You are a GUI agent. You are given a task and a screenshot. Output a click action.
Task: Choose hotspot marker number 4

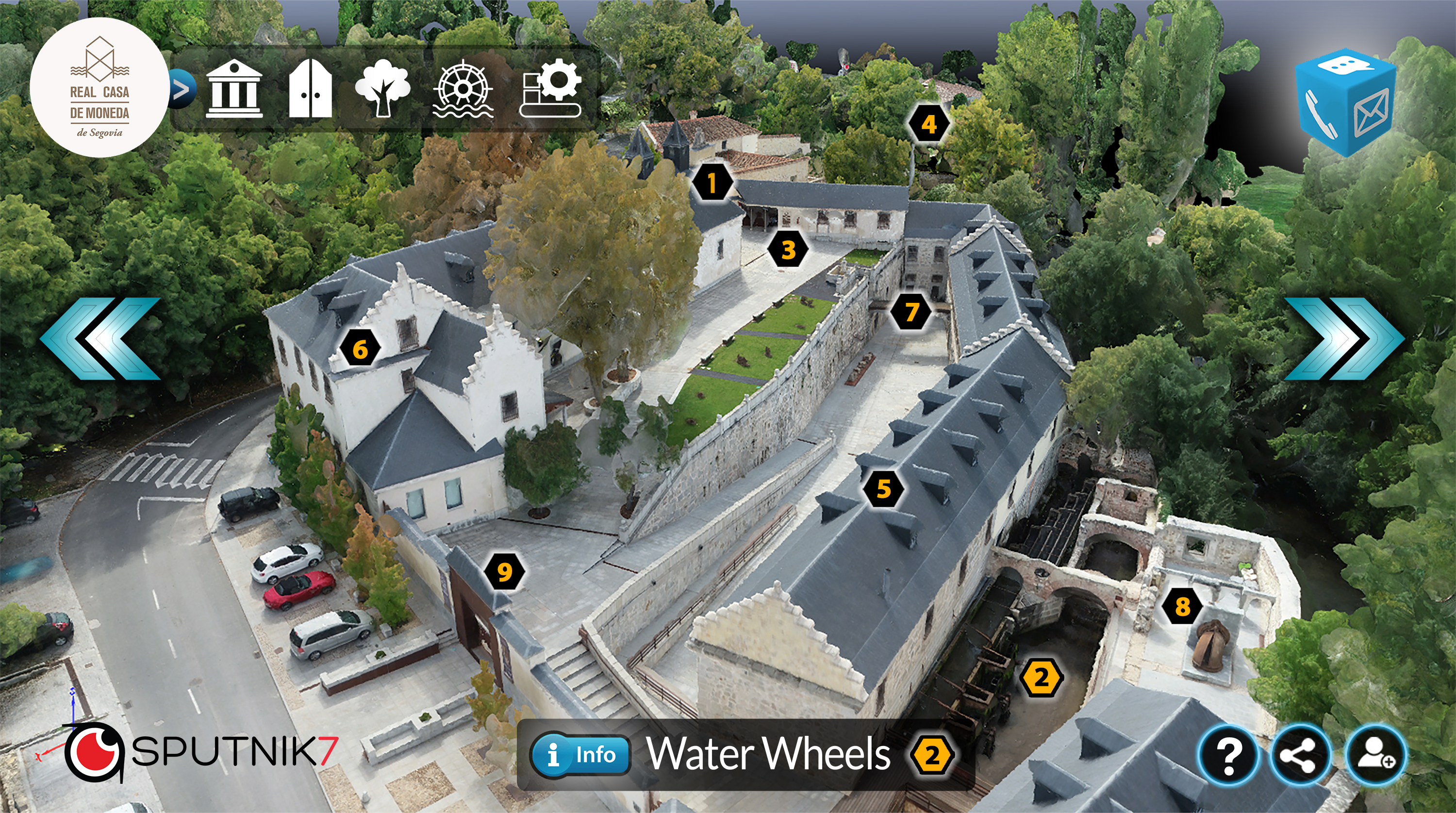(928, 124)
